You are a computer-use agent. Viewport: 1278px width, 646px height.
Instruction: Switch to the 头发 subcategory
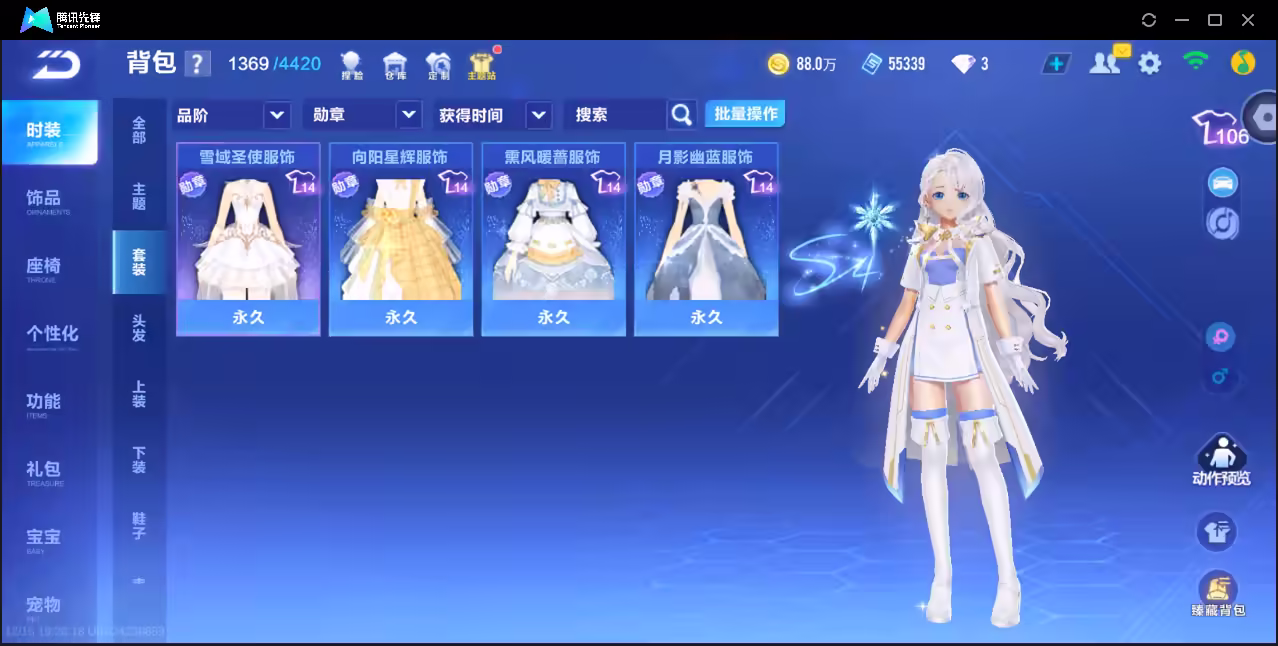[139, 328]
